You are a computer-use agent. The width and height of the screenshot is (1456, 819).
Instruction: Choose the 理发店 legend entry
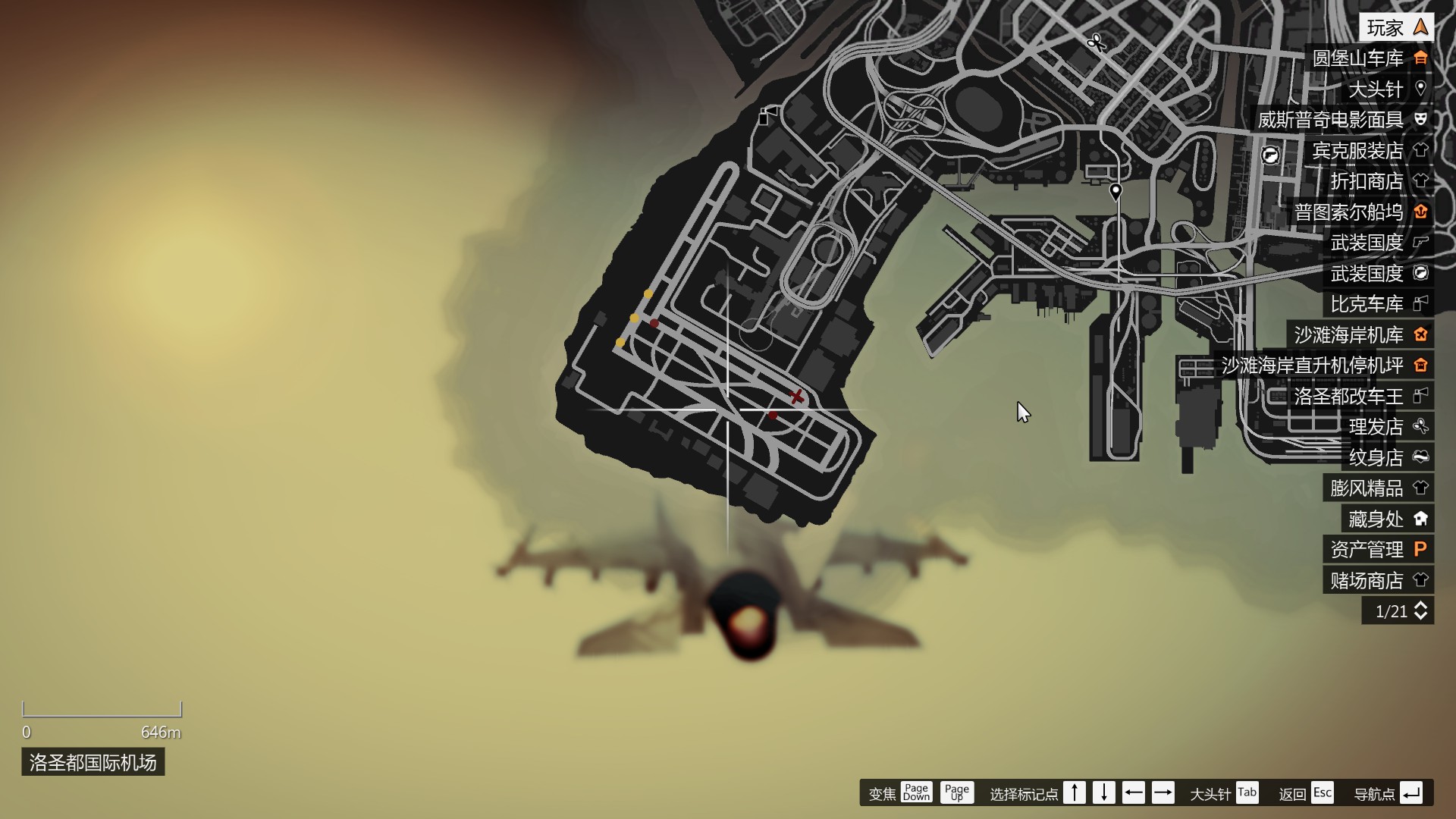(1387, 427)
